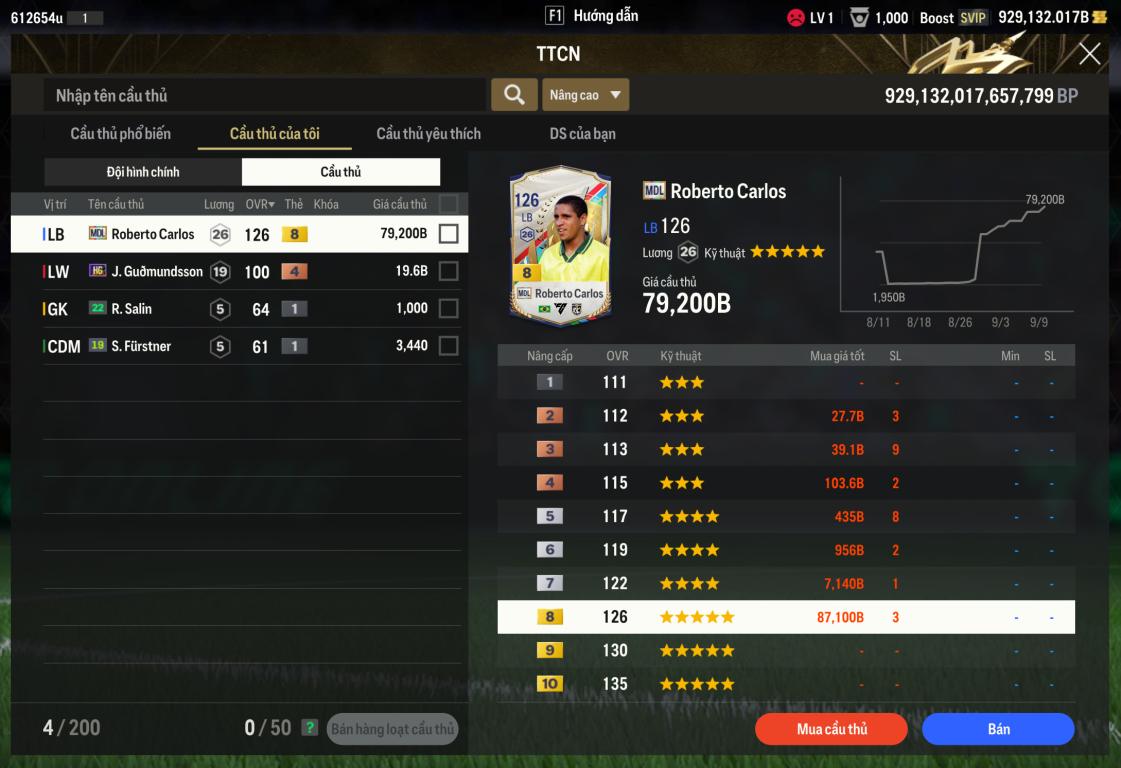This screenshot has height=768, width=1121.
Task: Show the DS của bạn tab
Action: tap(582, 134)
